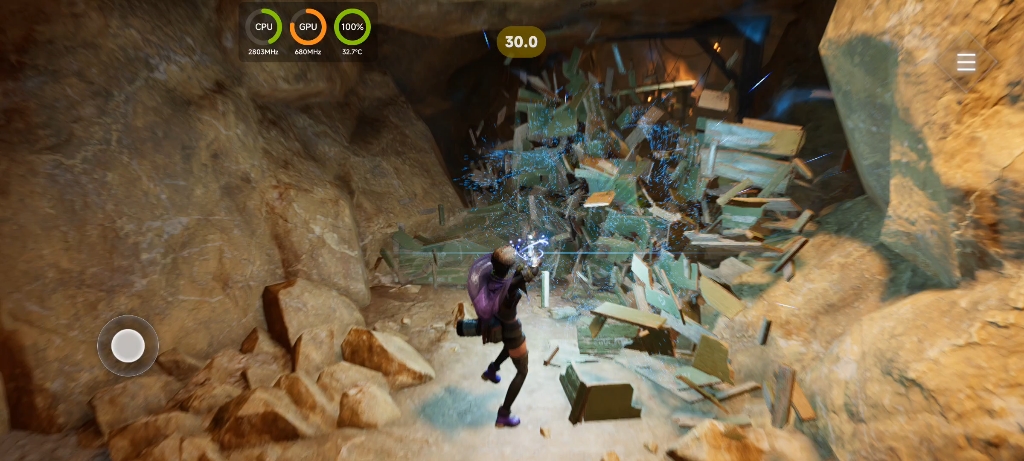This screenshot has height=461, width=1024.
Task: Click the GPU frequency monitor gauge
Action: [308, 27]
